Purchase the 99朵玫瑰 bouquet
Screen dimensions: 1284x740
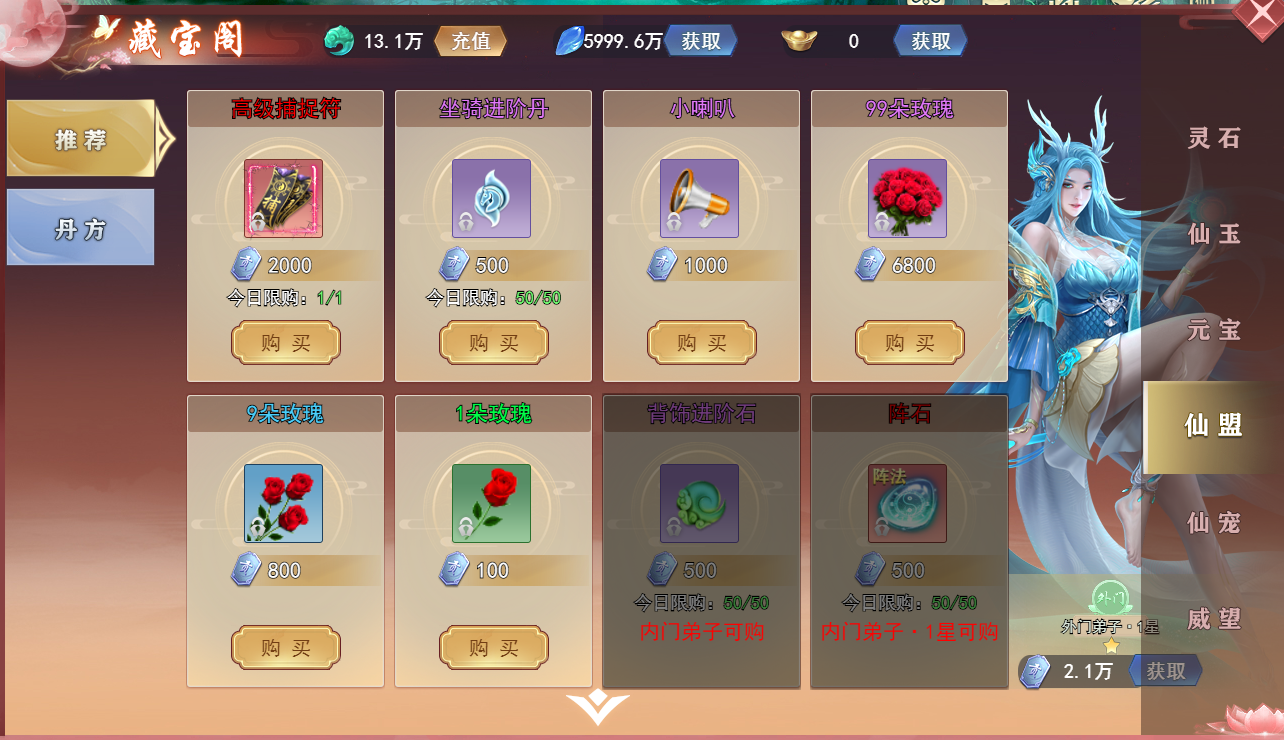coord(909,343)
